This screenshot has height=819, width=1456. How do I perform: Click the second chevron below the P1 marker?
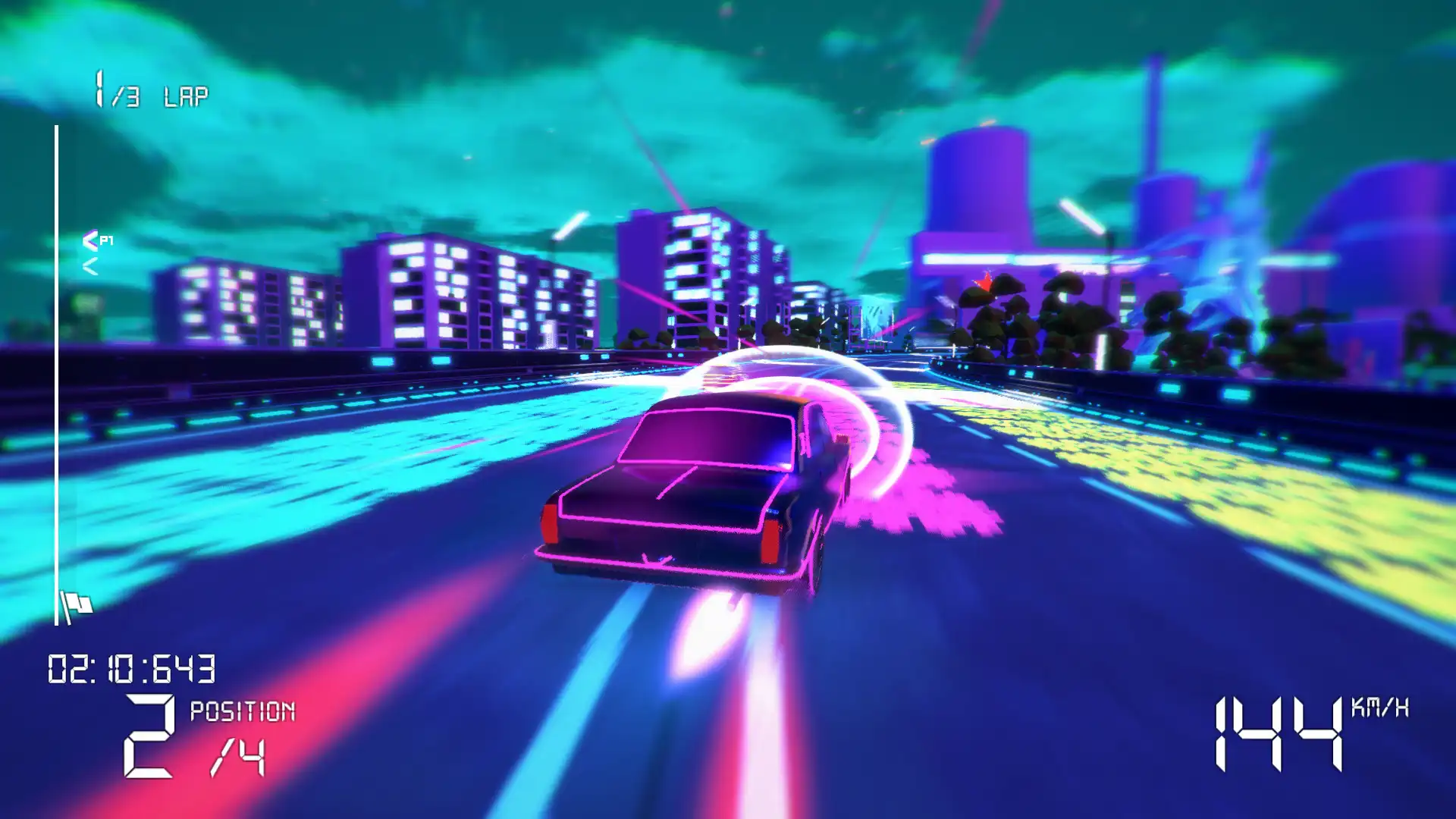91,266
